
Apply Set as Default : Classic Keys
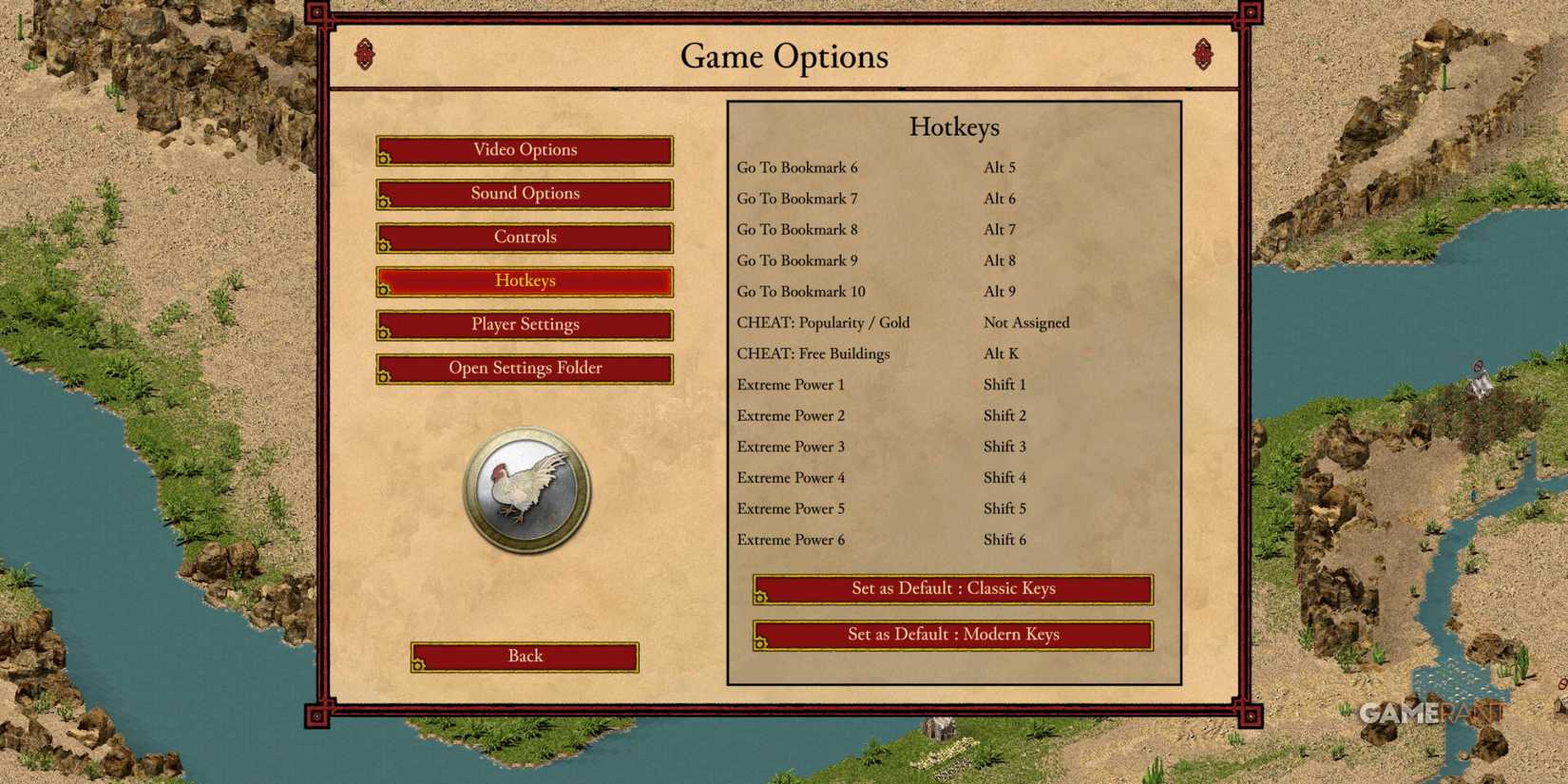pyautogui.click(x=952, y=588)
